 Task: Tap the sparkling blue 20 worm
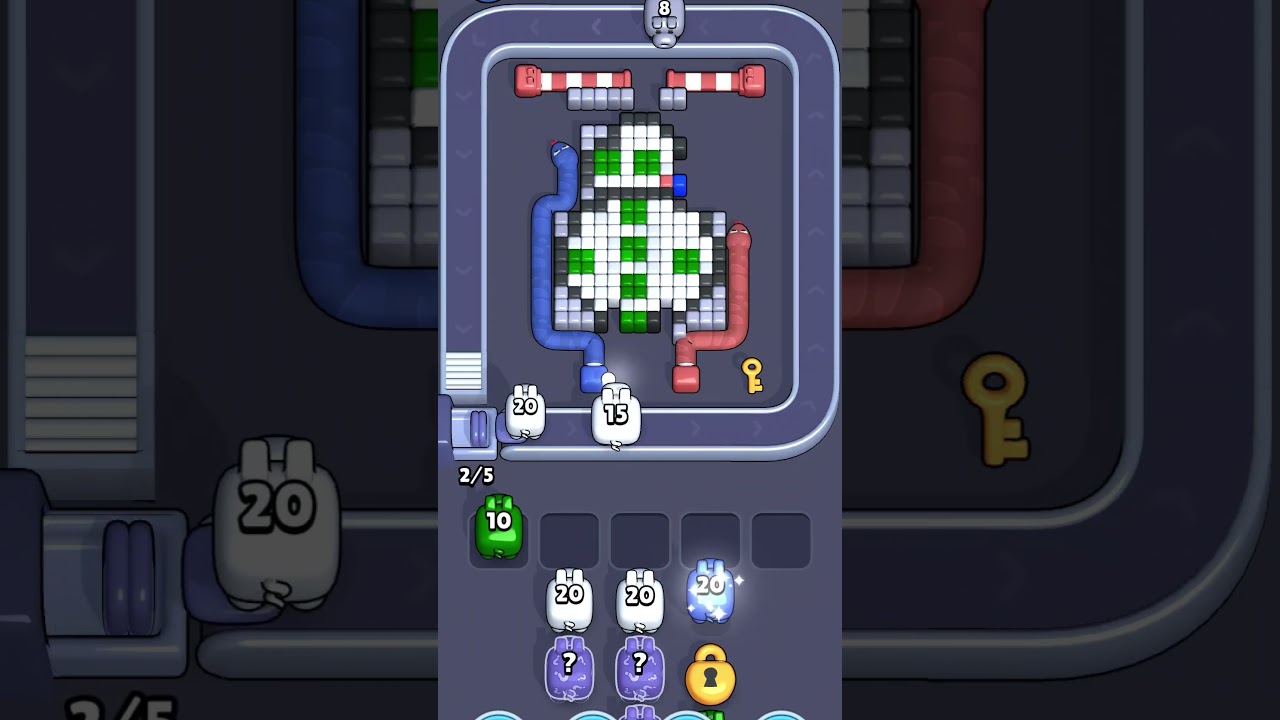(x=710, y=590)
